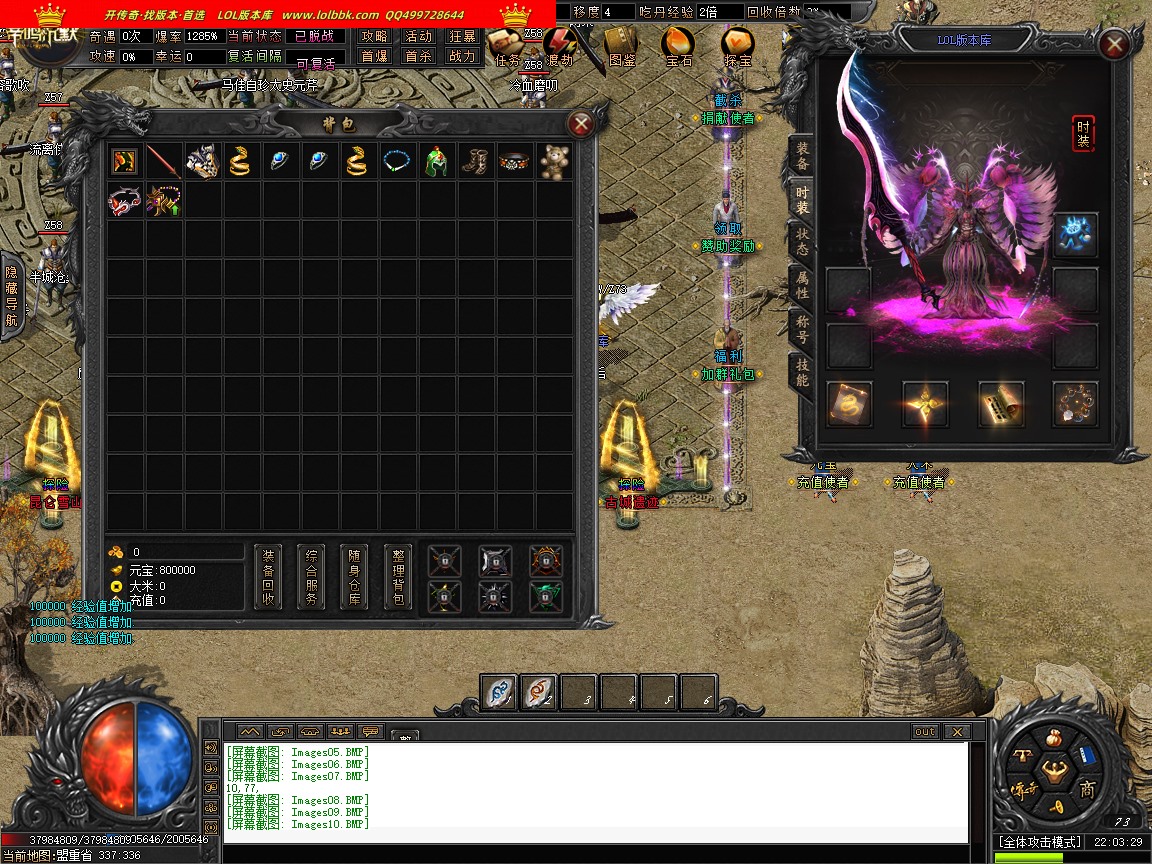Select the boots in the inventory
This screenshot has height=864, width=1152.
476,162
